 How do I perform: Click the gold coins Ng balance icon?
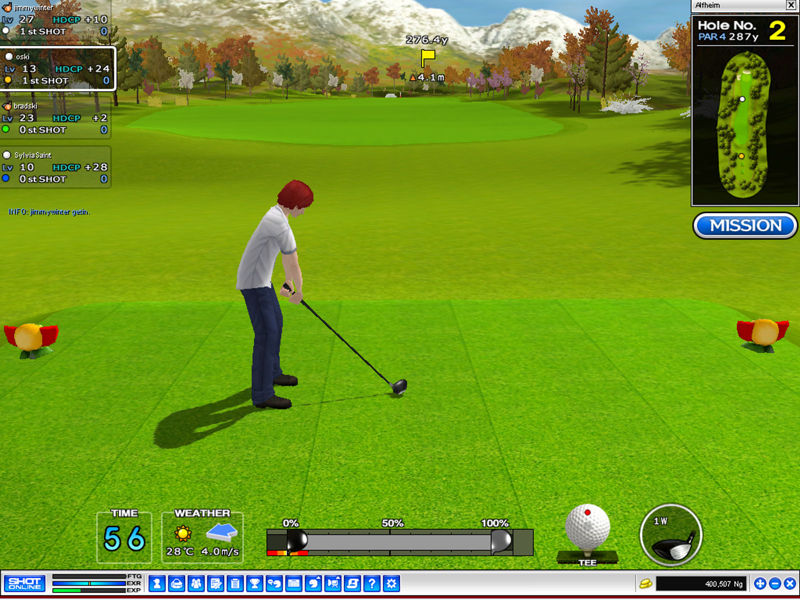coord(646,583)
